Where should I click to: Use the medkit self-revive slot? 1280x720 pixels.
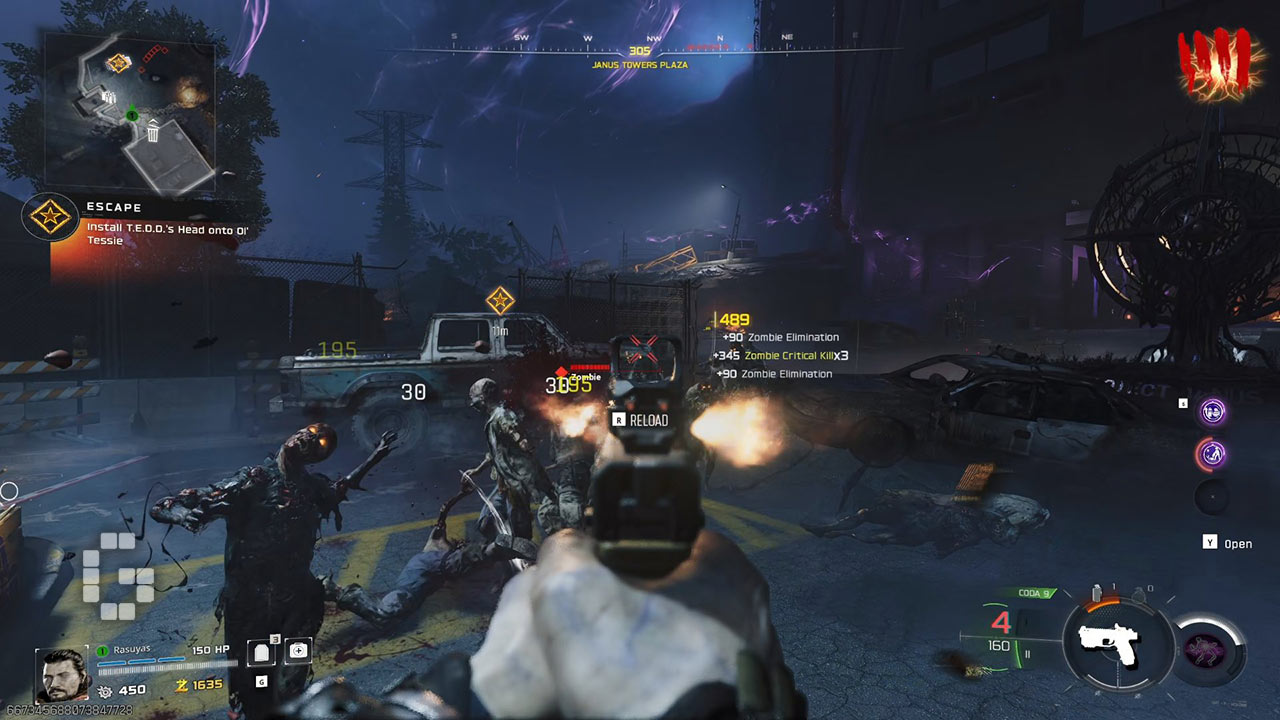pyautogui.click(x=298, y=651)
